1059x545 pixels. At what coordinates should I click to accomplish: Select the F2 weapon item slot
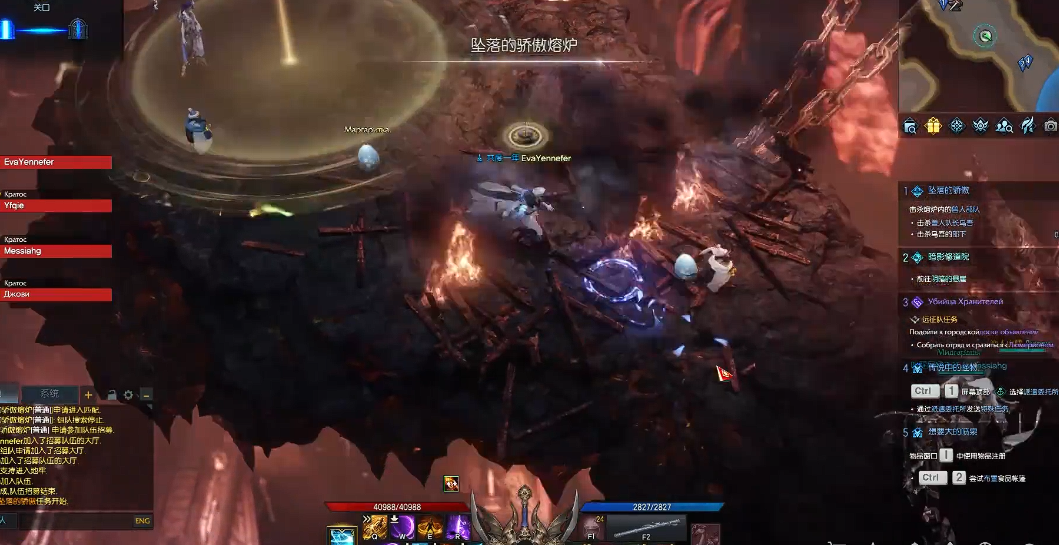645,529
